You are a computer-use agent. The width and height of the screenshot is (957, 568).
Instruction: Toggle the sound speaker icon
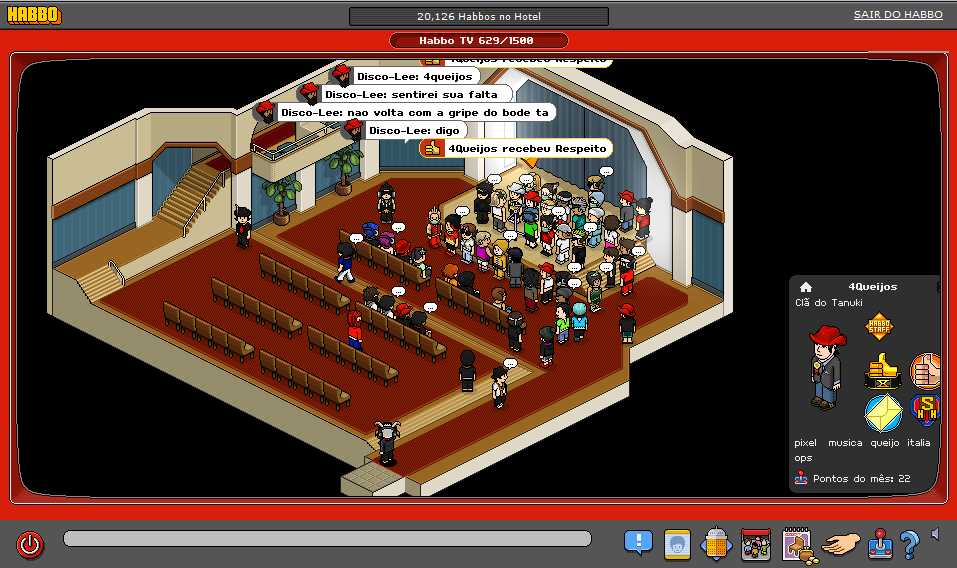click(x=935, y=534)
